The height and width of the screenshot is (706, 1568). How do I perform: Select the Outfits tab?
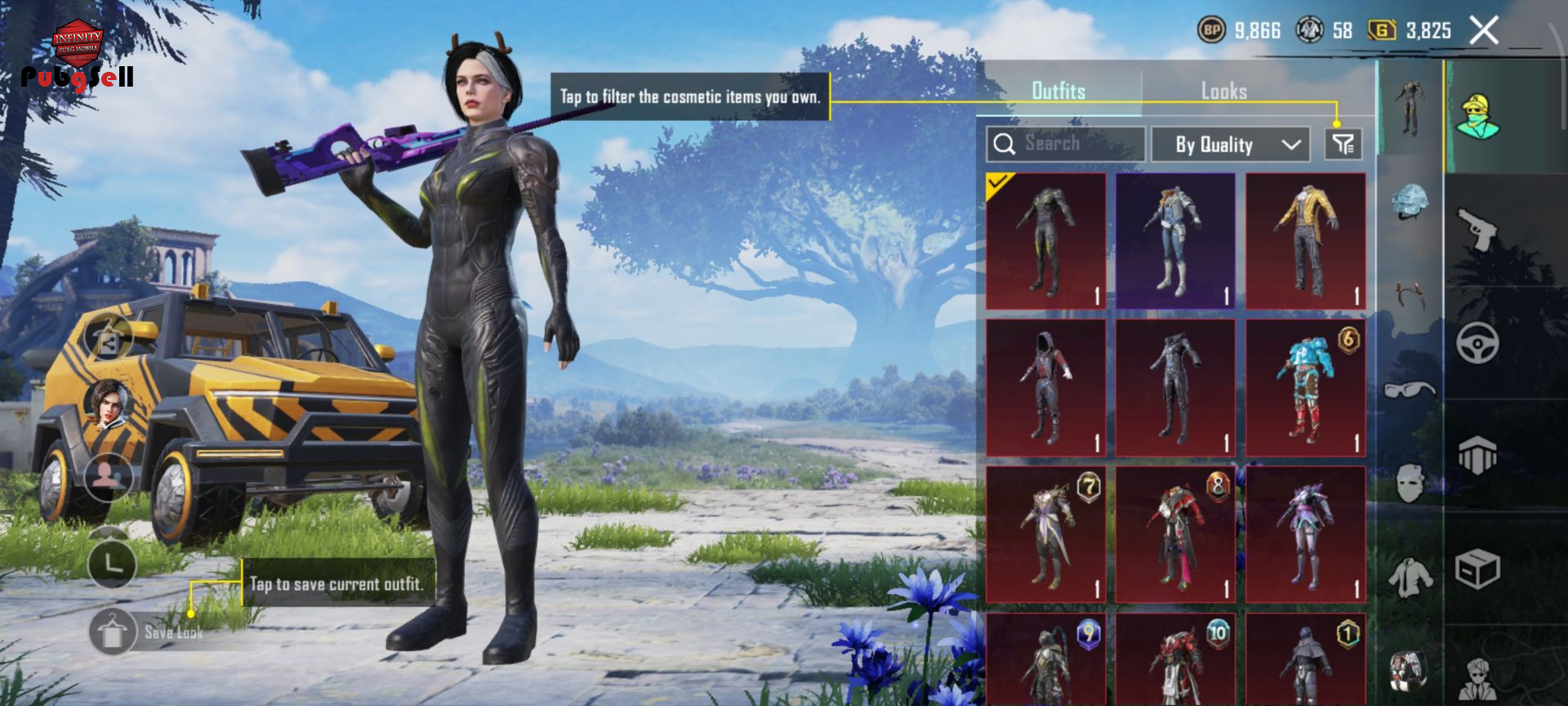click(1058, 91)
